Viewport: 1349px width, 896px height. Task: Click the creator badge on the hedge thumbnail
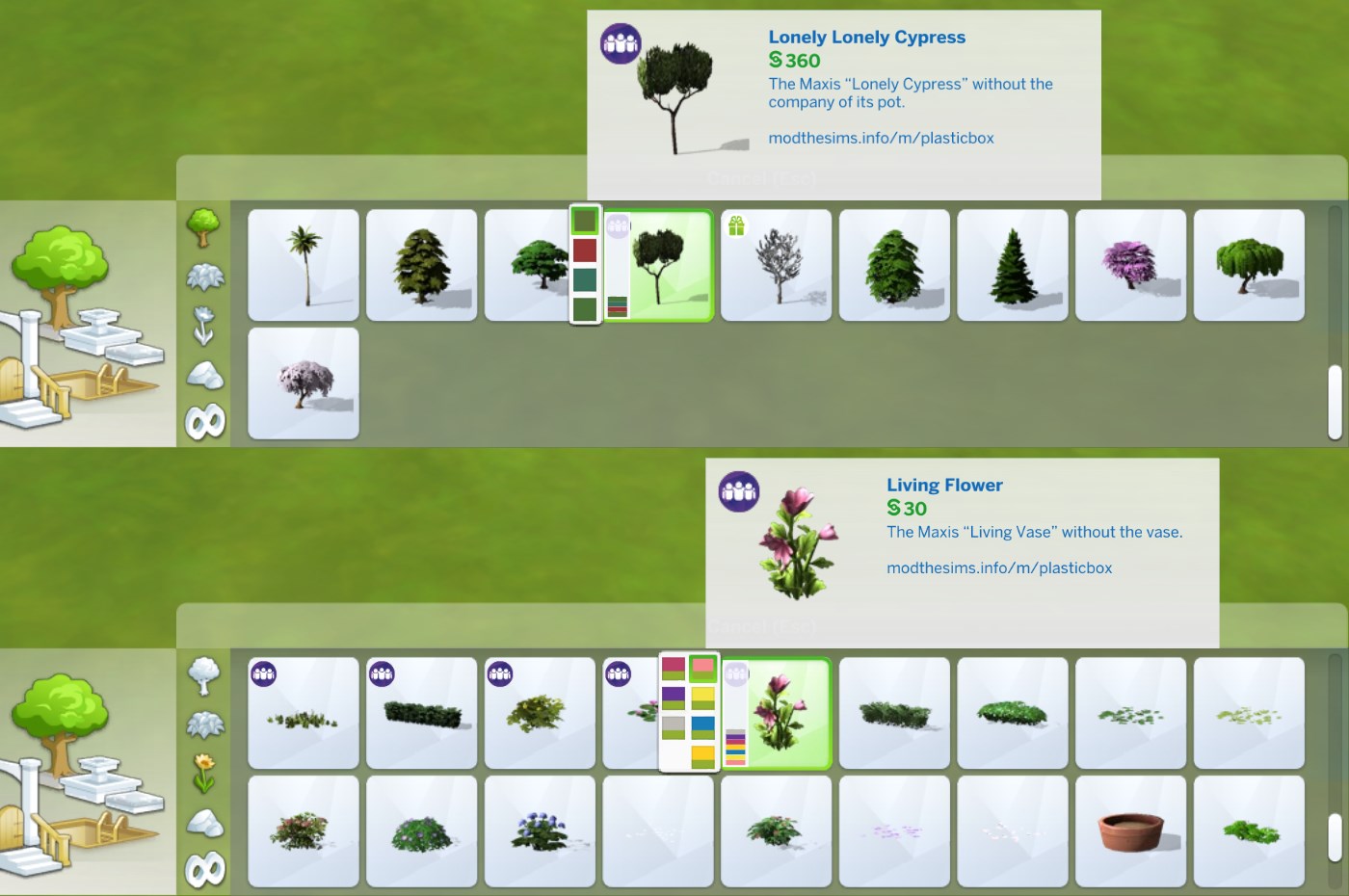point(382,673)
